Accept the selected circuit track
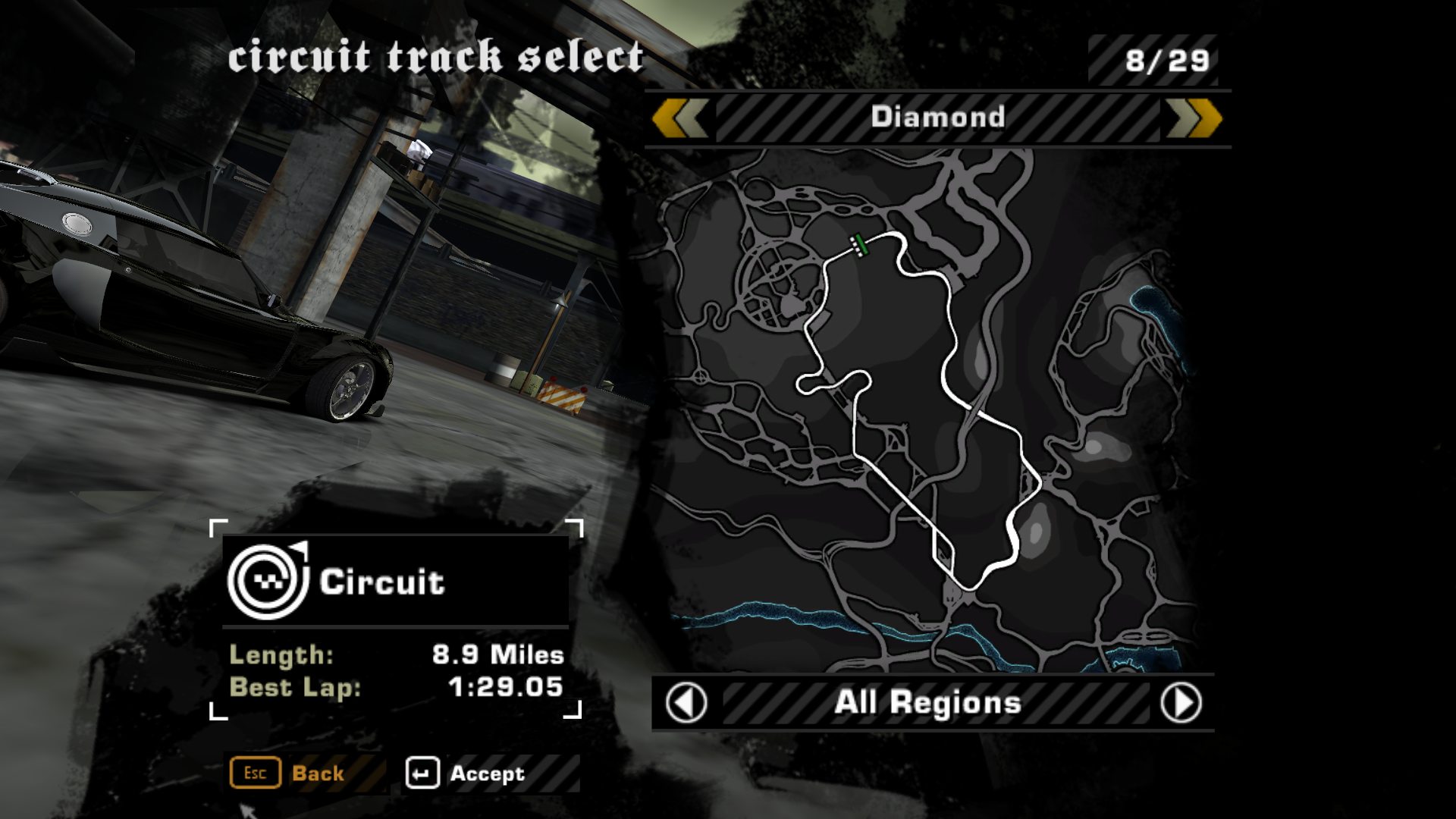The height and width of the screenshot is (819, 1456). 466,773
